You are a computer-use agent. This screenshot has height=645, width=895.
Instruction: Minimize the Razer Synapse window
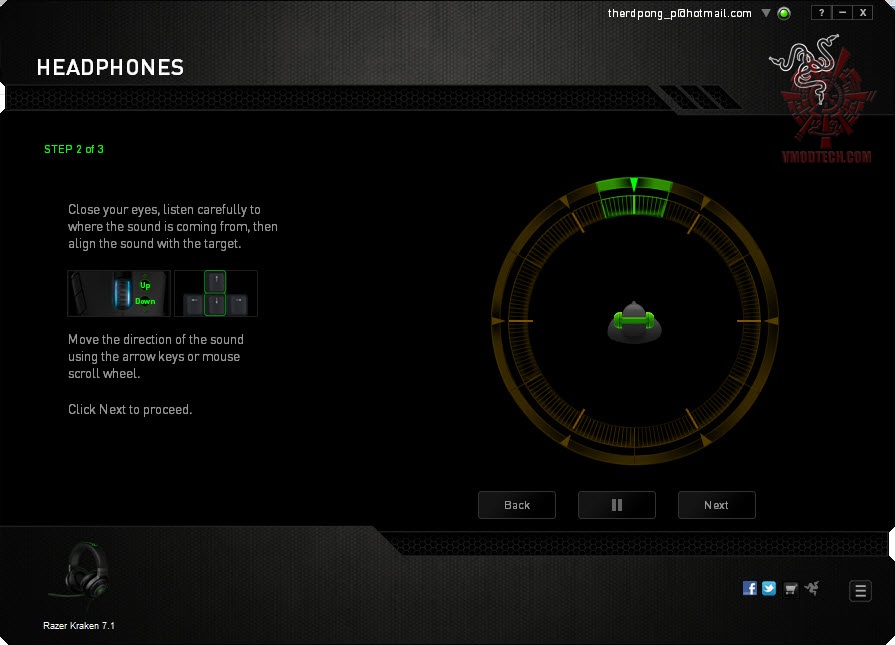point(842,13)
